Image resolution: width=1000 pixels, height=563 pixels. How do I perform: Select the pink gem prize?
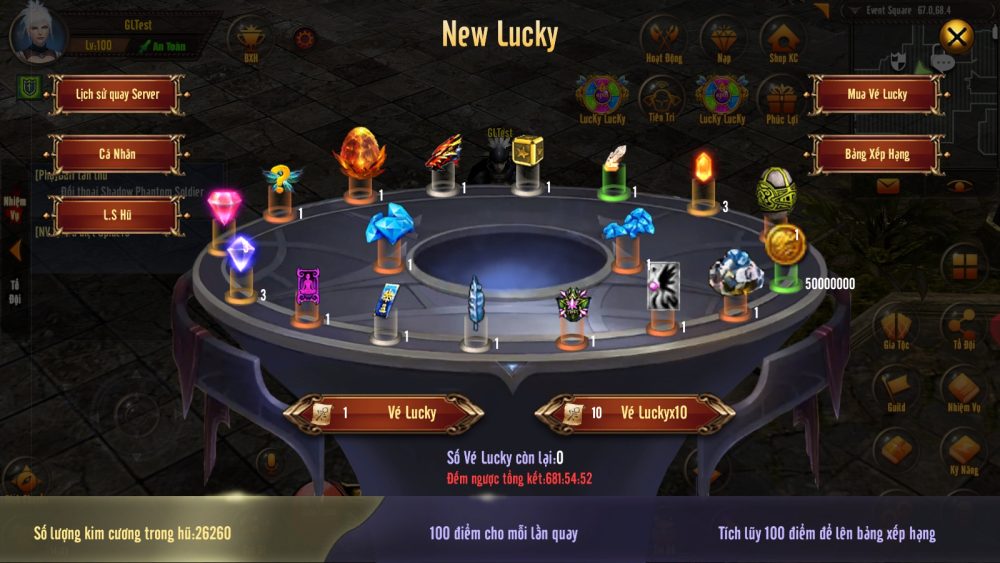221,208
